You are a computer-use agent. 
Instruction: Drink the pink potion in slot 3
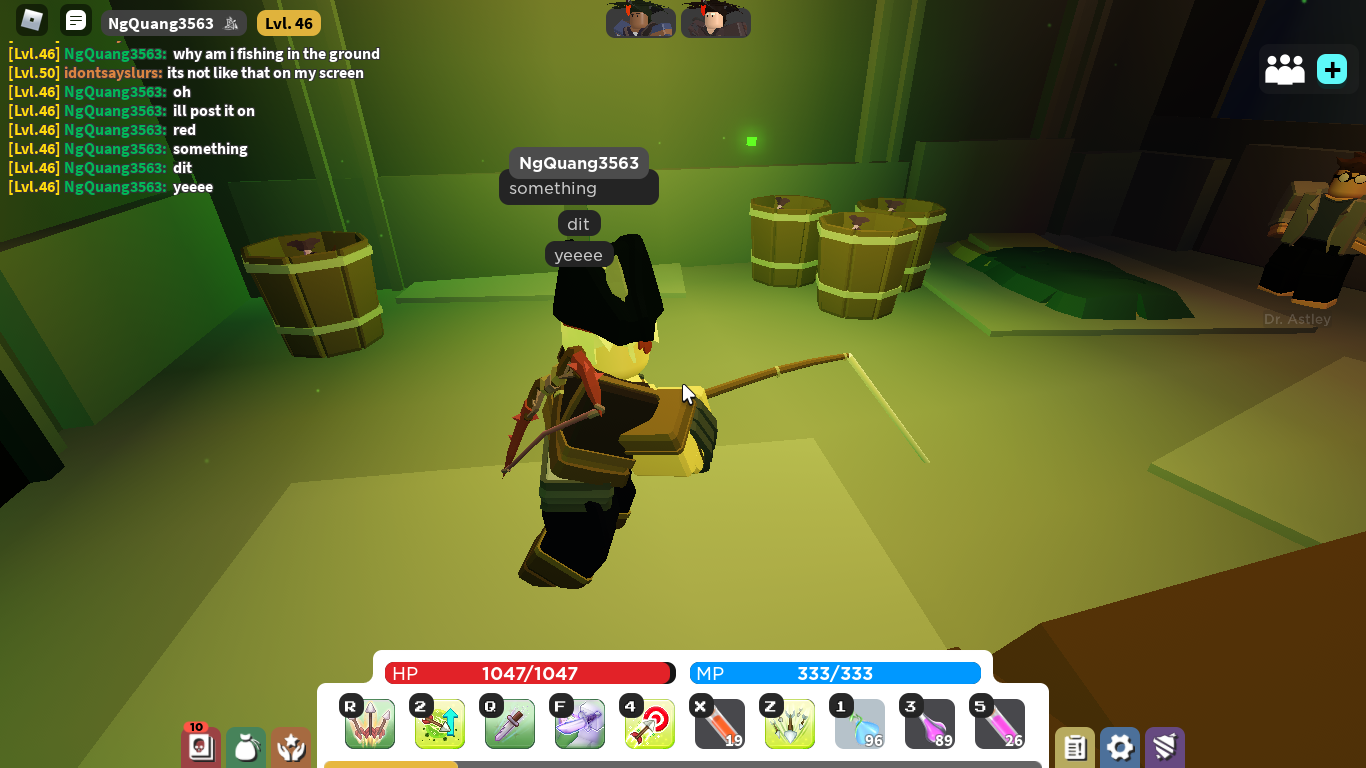(929, 723)
